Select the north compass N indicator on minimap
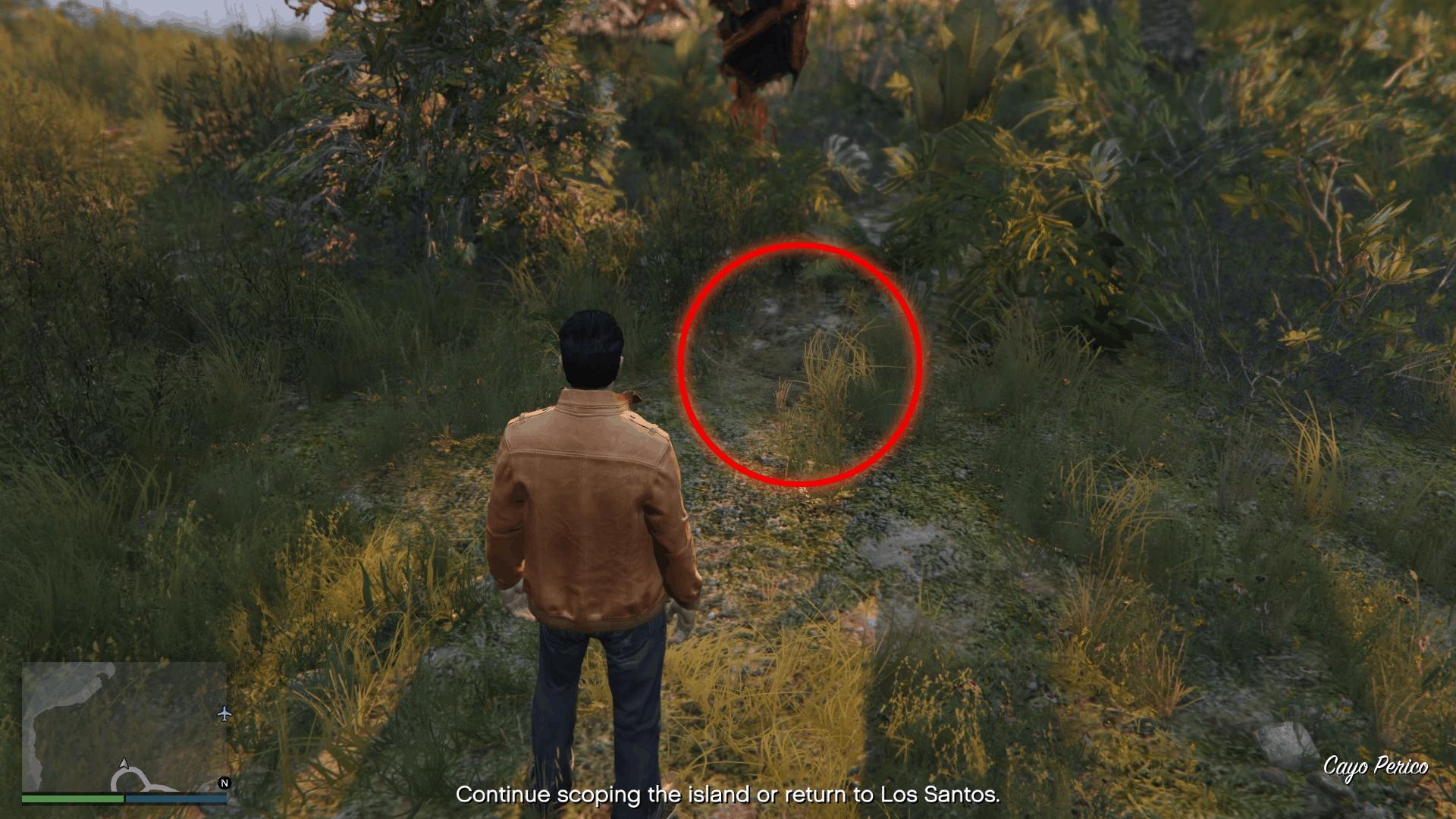The height and width of the screenshot is (819, 1456). tap(224, 783)
